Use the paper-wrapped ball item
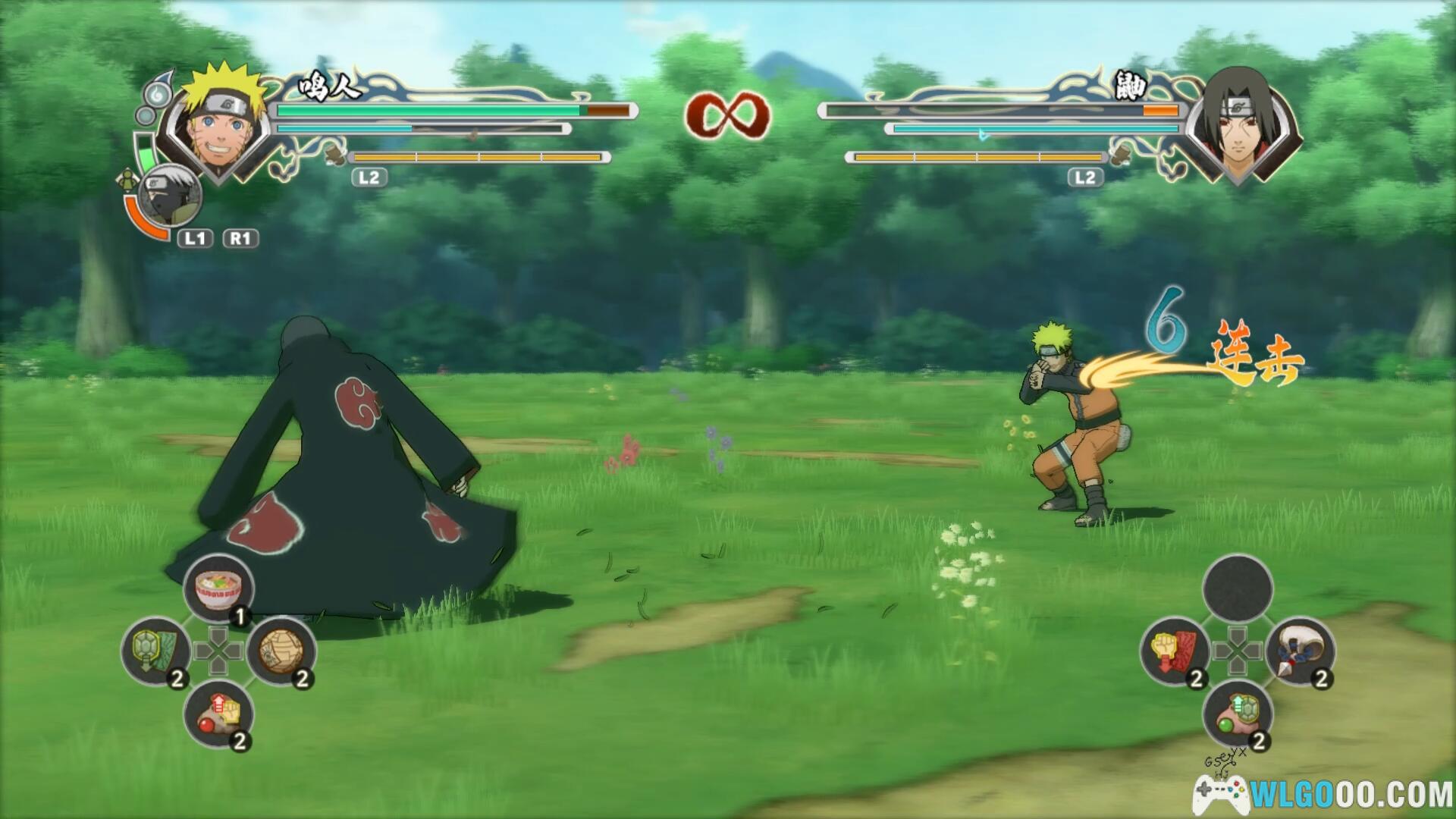The image size is (1456, 819). pyautogui.click(x=281, y=651)
